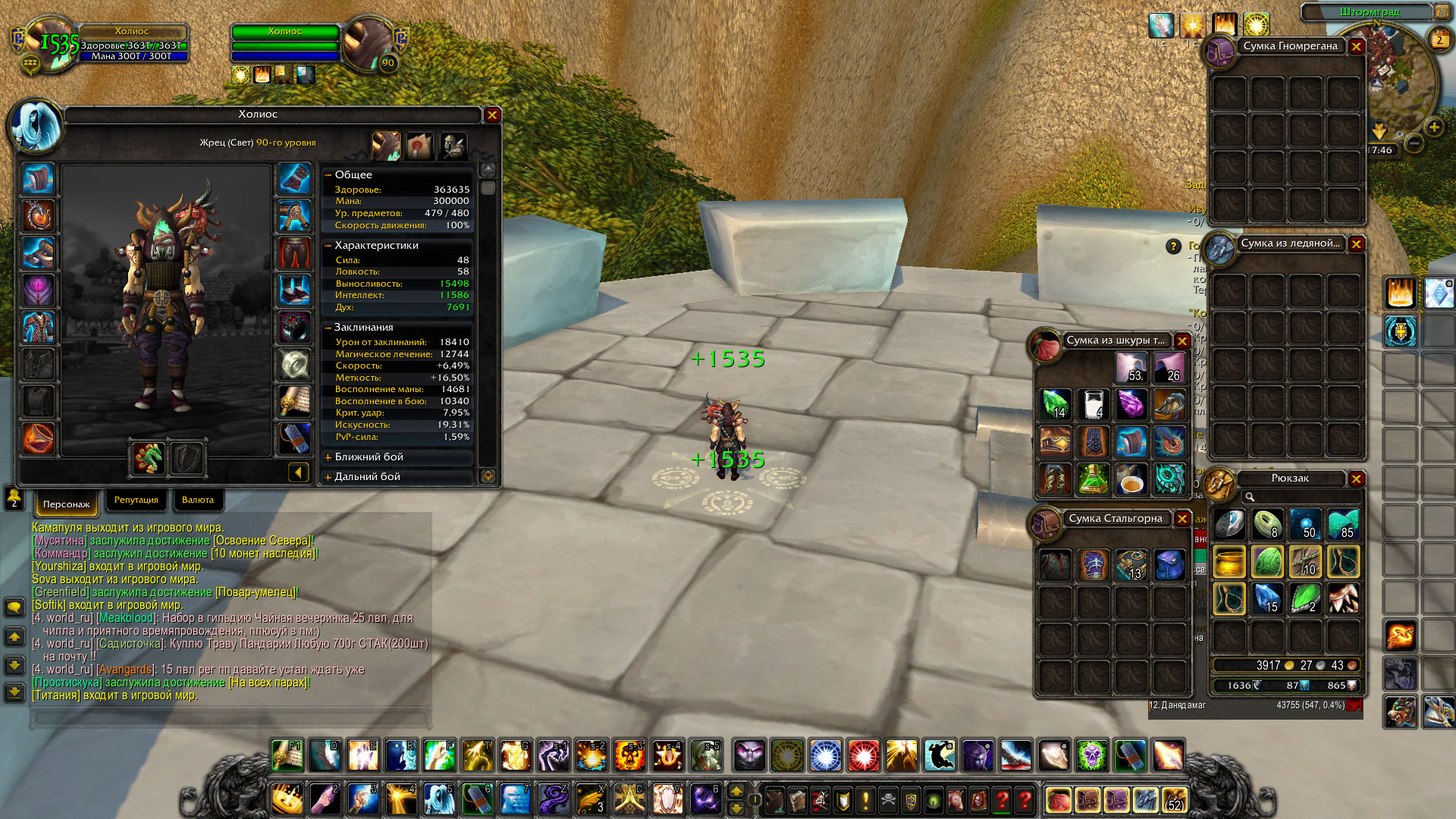Select the green potion flask in bag
This screenshot has height=819, width=1456.
1093,479
